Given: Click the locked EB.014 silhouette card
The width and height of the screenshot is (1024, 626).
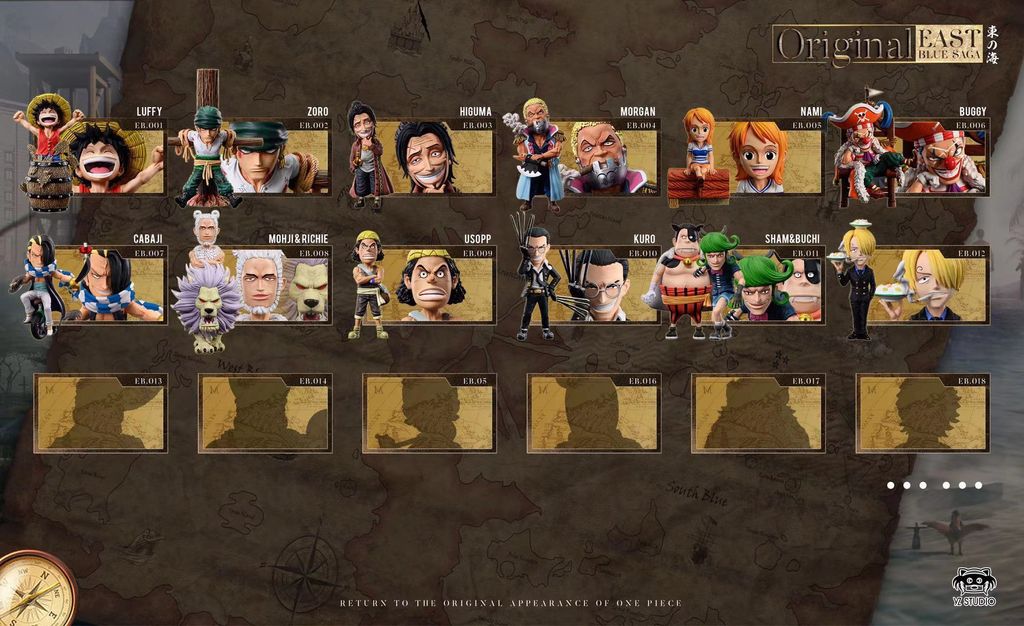Looking at the screenshot, I should [265, 413].
